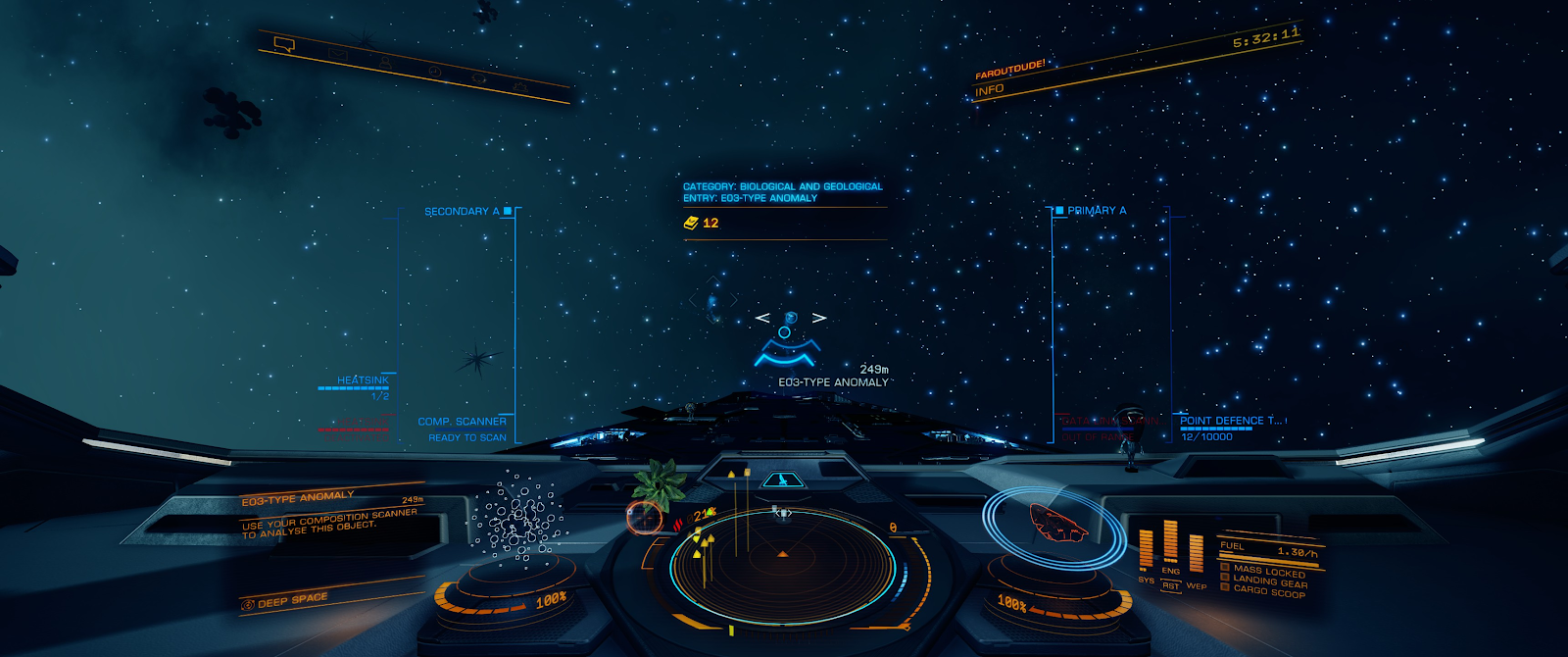Open the INFO panel header
1568x657 pixels.
pos(990,89)
